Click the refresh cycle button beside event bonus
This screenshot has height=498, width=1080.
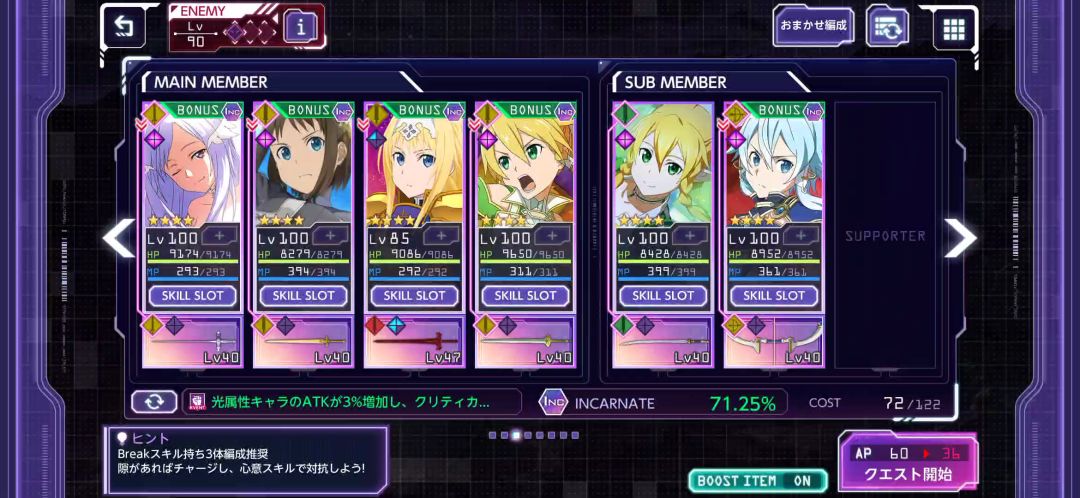pos(154,402)
